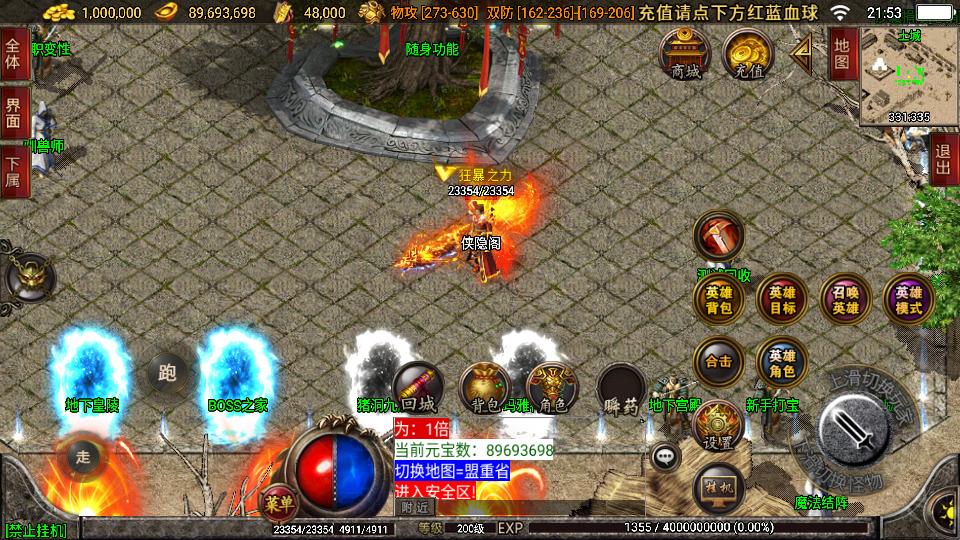
Task: Toggle 挂机 auto-battle
Action: [x=719, y=487]
